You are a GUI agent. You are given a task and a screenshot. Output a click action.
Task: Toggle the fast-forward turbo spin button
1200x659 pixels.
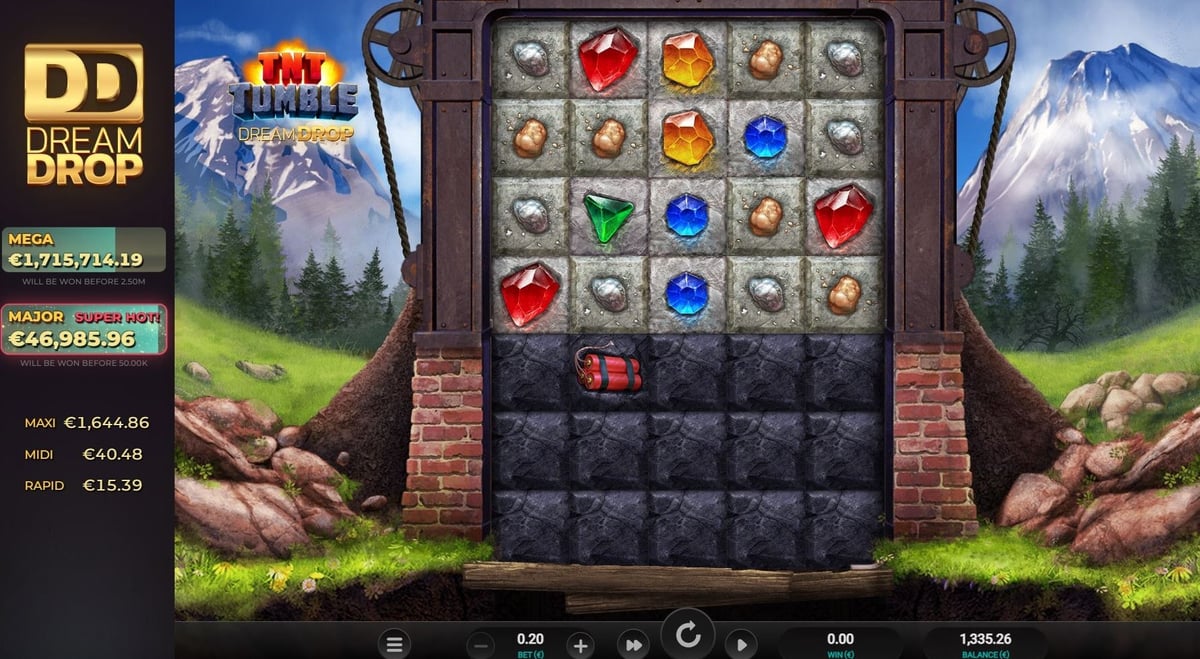632,645
